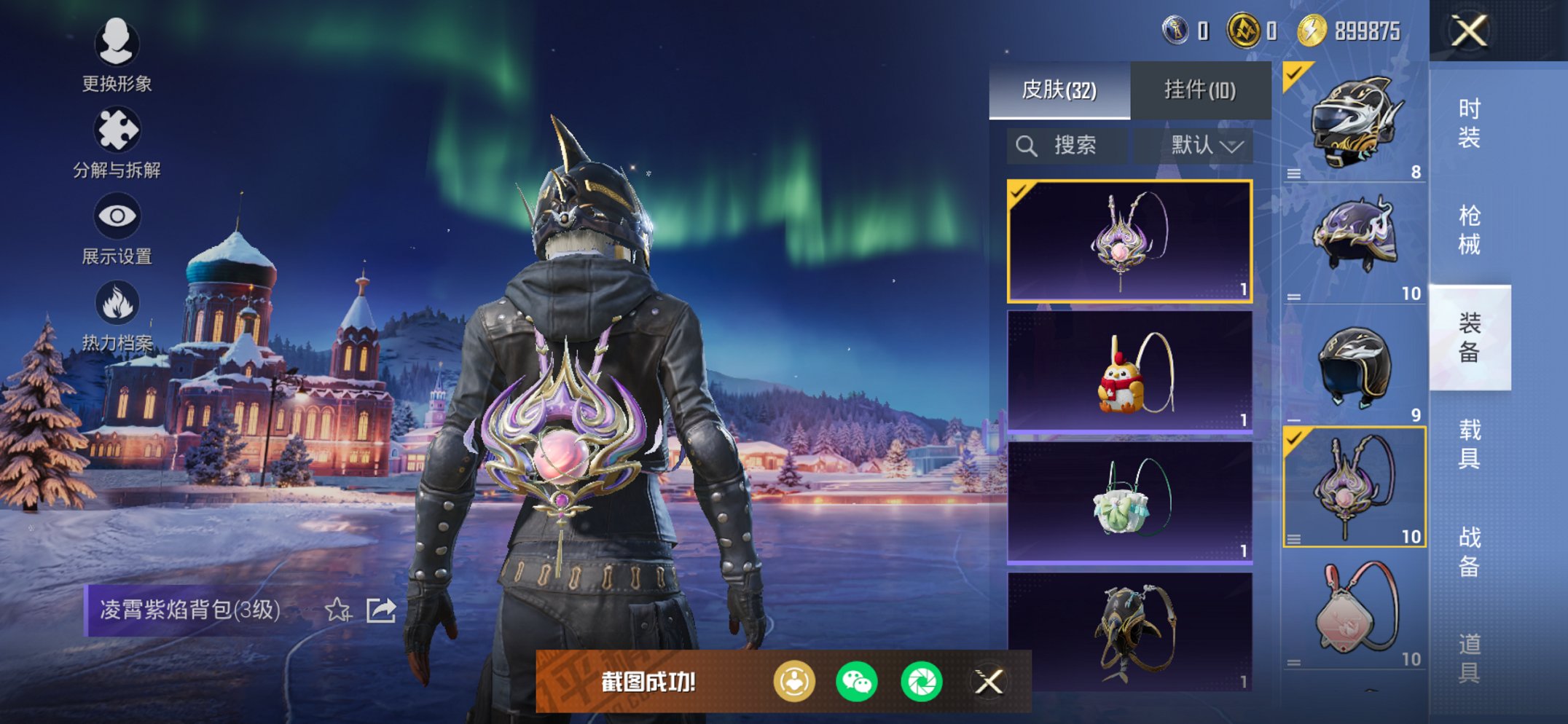Switch to 皮肤(32) skins tab
Screen dimensions: 1568x724
tap(1059, 90)
